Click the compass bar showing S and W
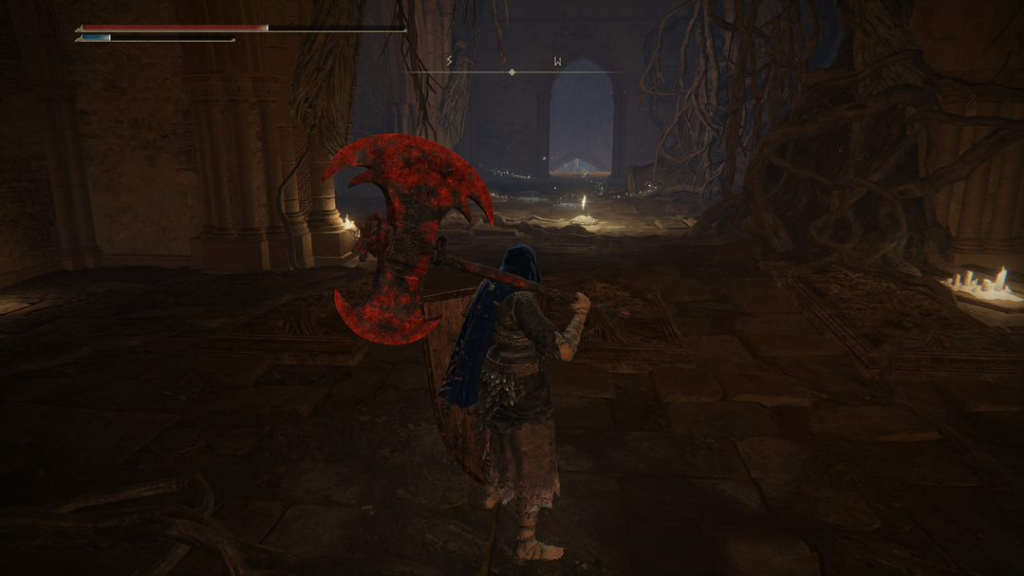The width and height of the screenshot is (1024, 576). tap(511, 68)
